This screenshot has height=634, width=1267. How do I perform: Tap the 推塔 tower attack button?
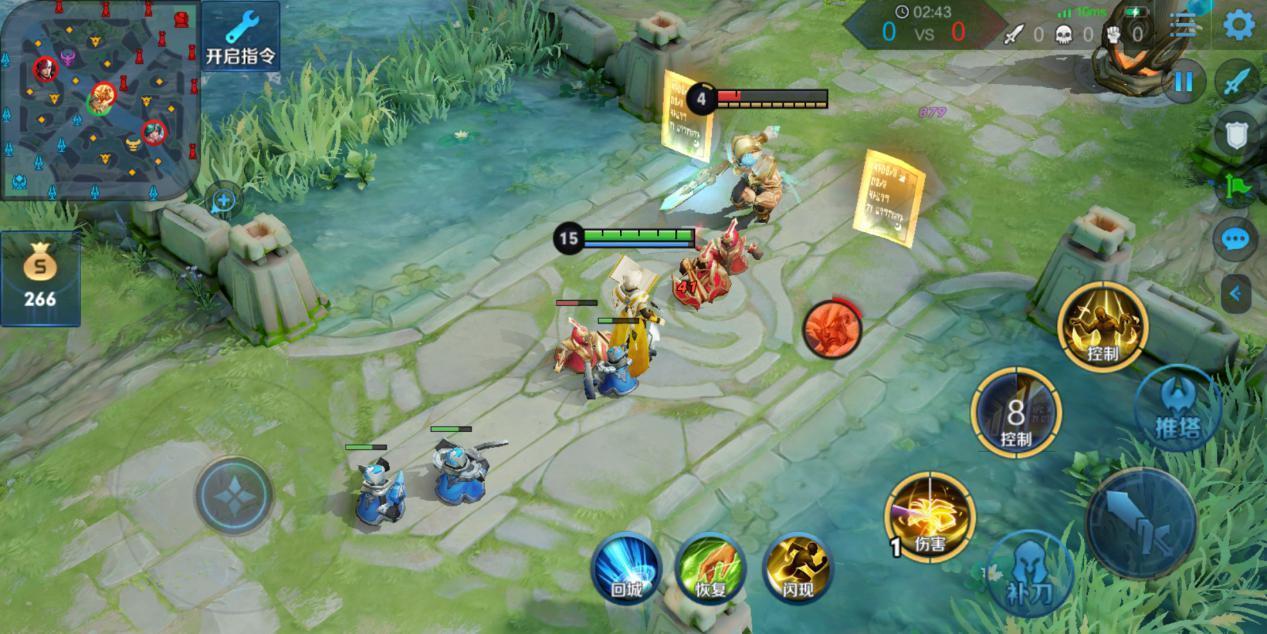pyautogui.click(x=1177, y=407)
